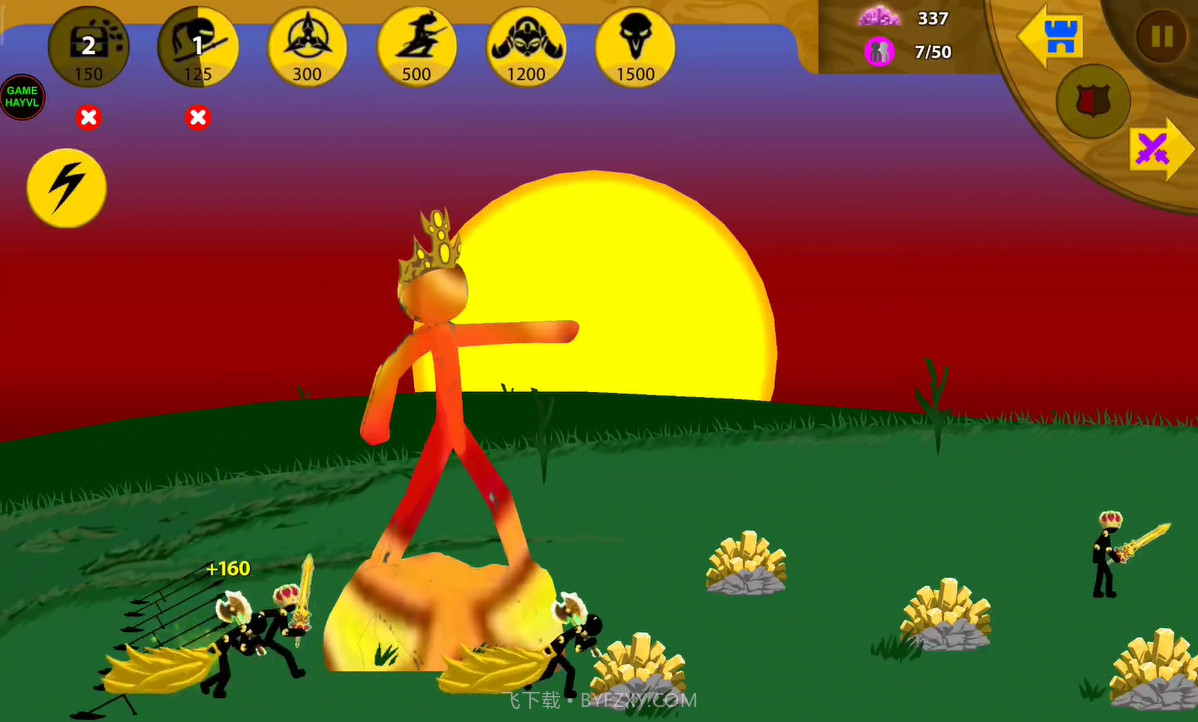Cancel the queued Swordwrath with red X
The image size is (1198, 722).
point(198,118)
